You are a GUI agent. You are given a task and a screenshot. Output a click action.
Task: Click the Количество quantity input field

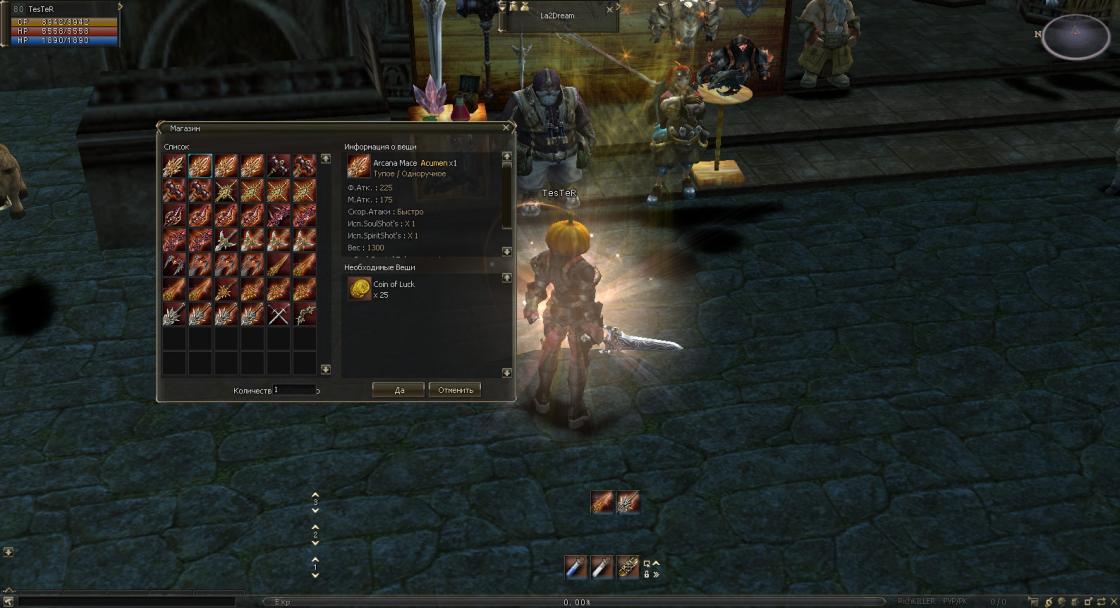coord(294,390)
